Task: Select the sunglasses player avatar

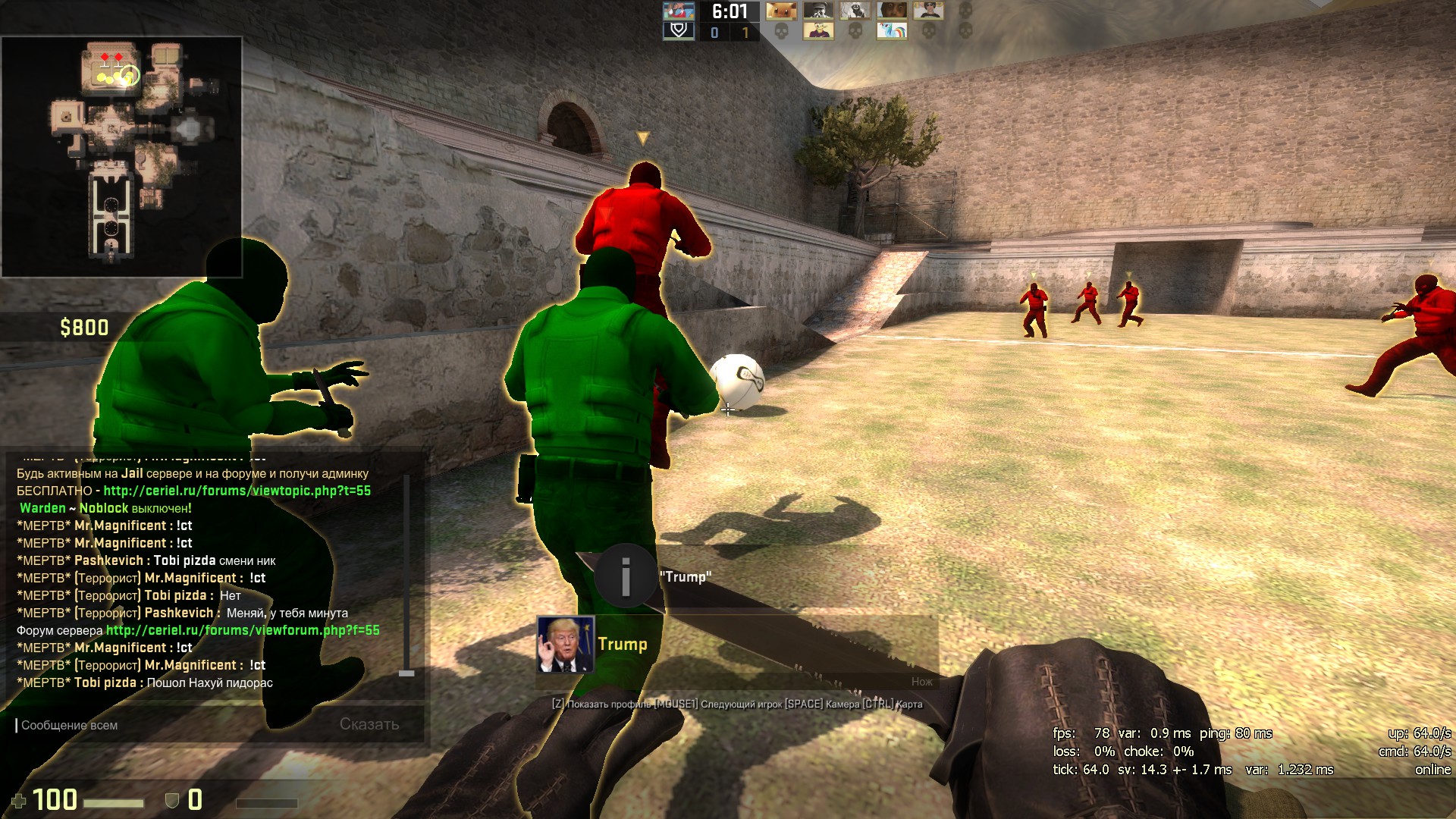Action: click(x=928, y=11)
